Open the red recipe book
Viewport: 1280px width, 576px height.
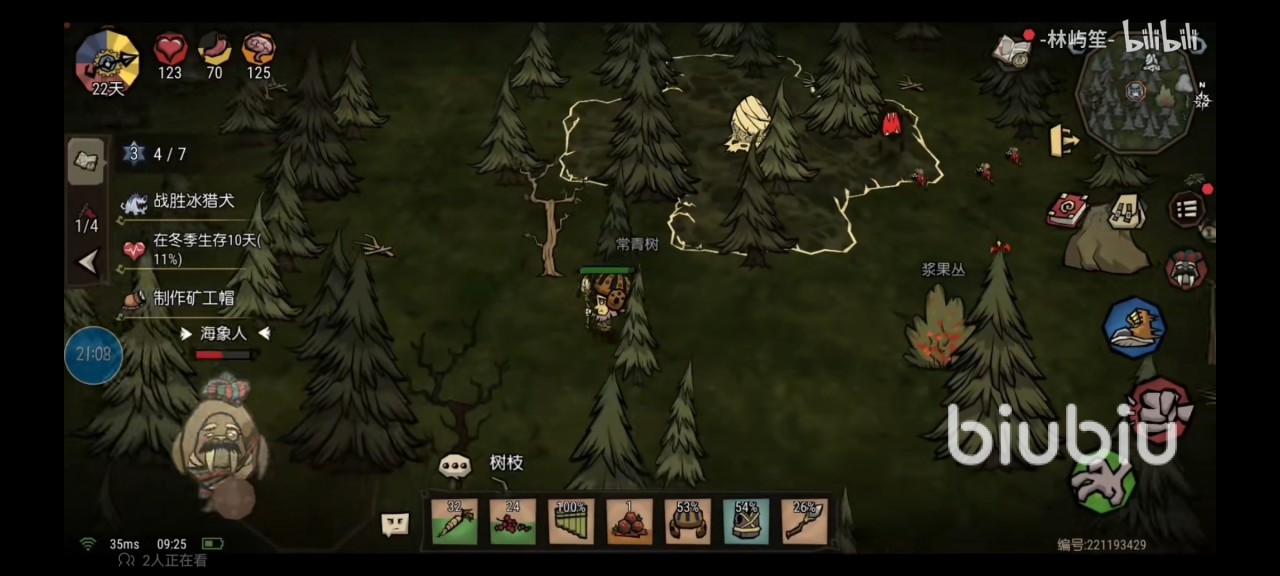1067,210
